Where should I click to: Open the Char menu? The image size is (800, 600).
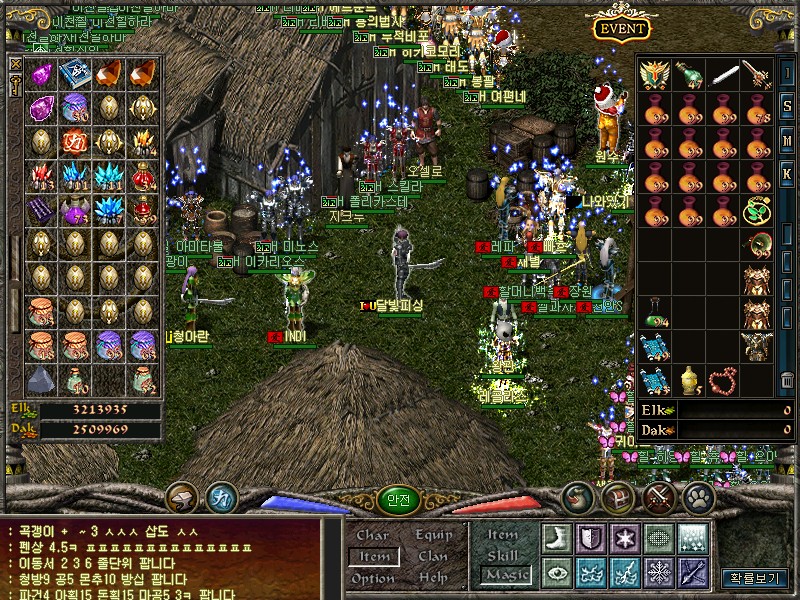[x=372, y=535]
